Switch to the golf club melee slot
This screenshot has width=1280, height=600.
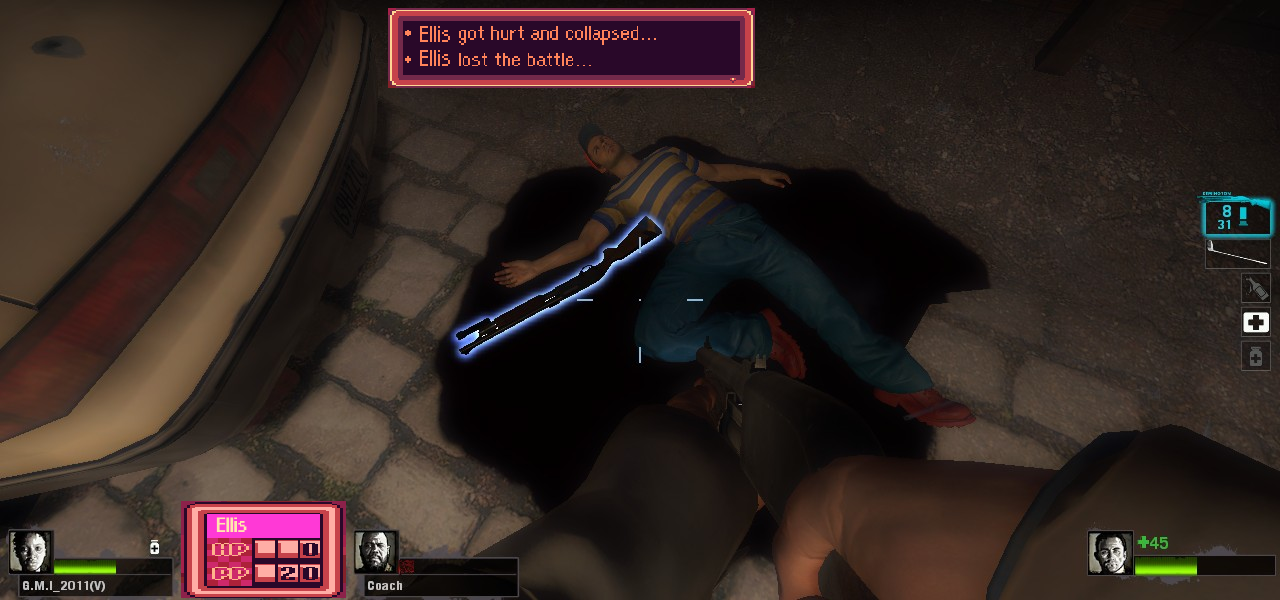[x=1237, y=254]
